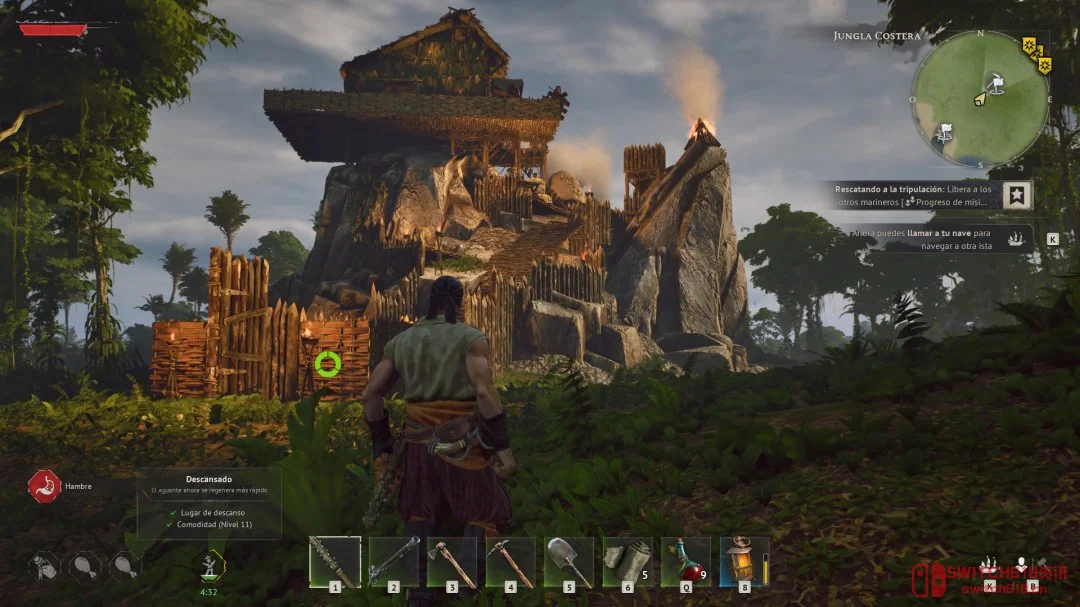Select the red health potion slot
1080x607 pixels.
(x=685, y=562)
